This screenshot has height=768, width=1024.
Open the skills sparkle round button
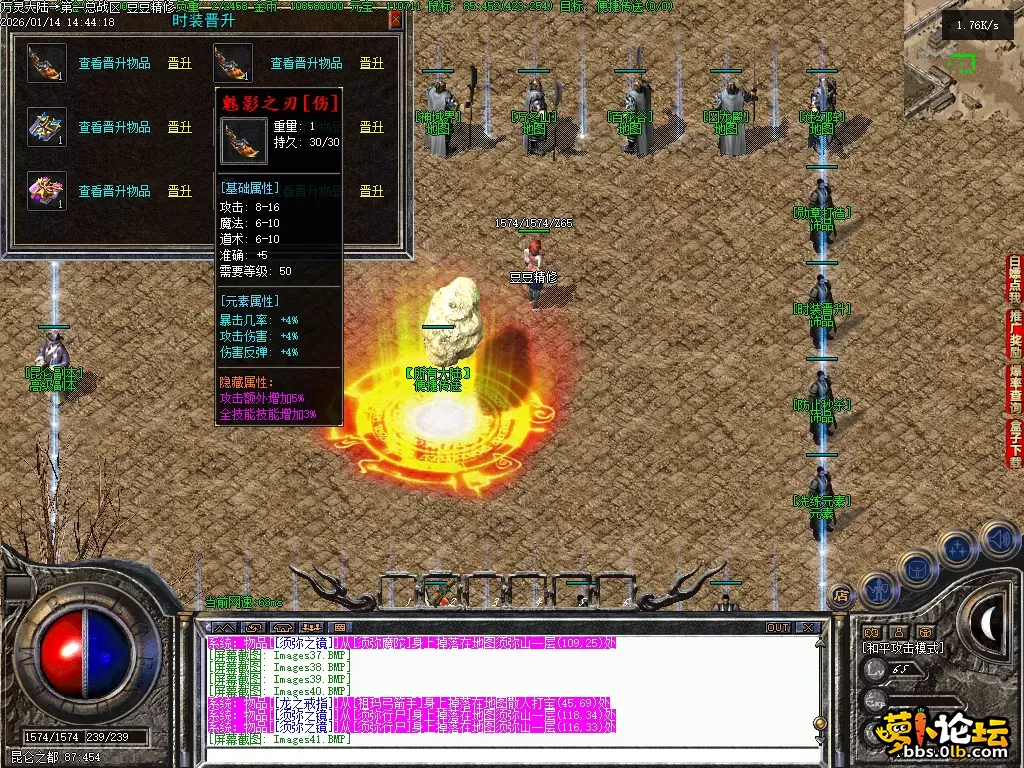click(x=957, y=549)
